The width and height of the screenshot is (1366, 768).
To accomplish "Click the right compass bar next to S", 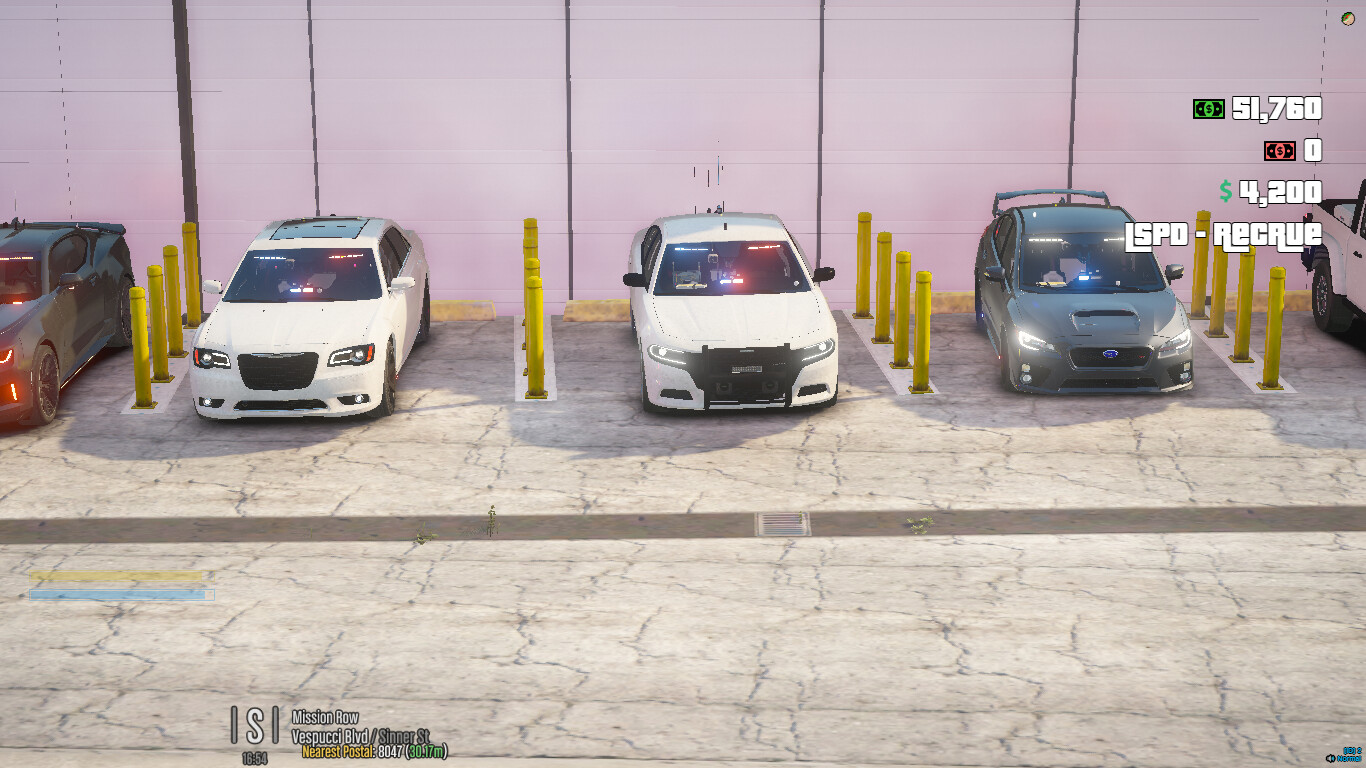I will point(275,724).
